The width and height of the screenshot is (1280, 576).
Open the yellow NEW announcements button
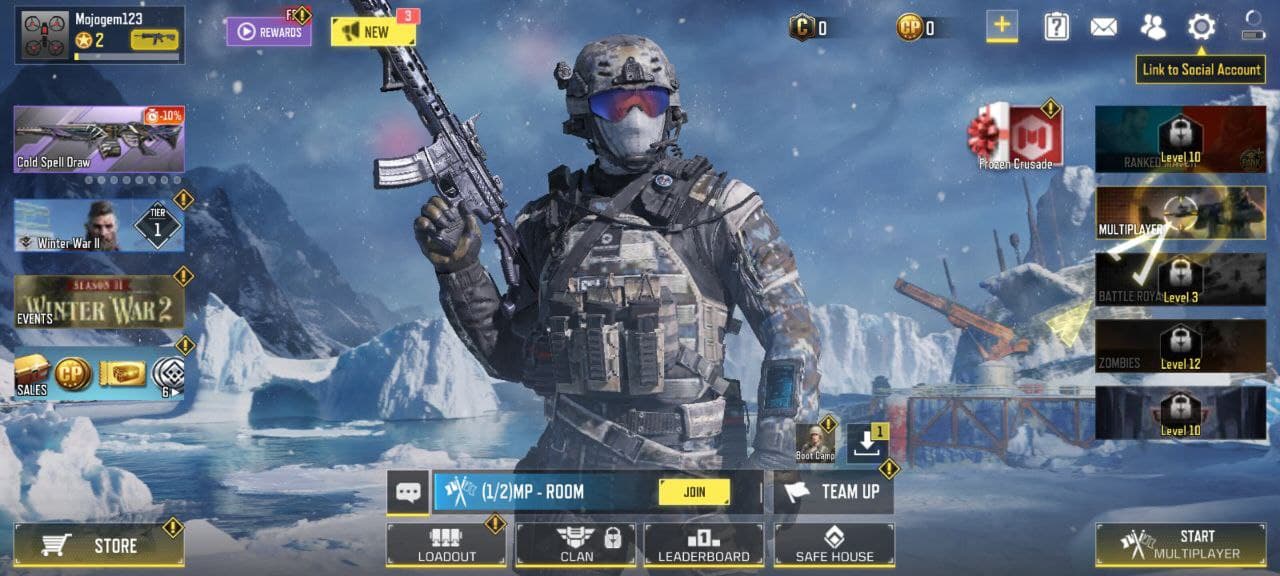372,32
